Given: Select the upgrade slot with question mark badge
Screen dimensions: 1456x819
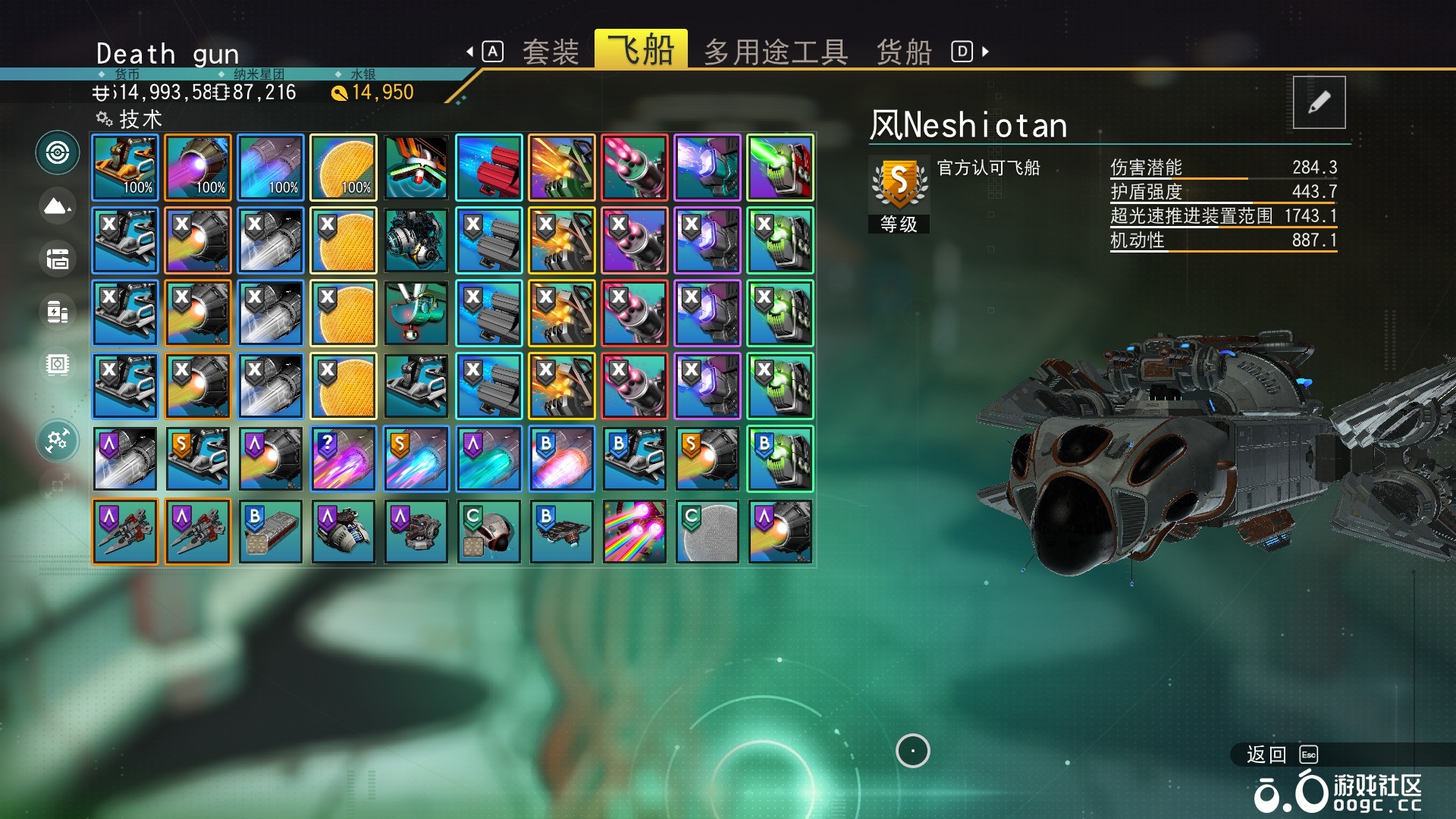Looking at the screenshot, I should pyautogui.click(x=344, y=459).
